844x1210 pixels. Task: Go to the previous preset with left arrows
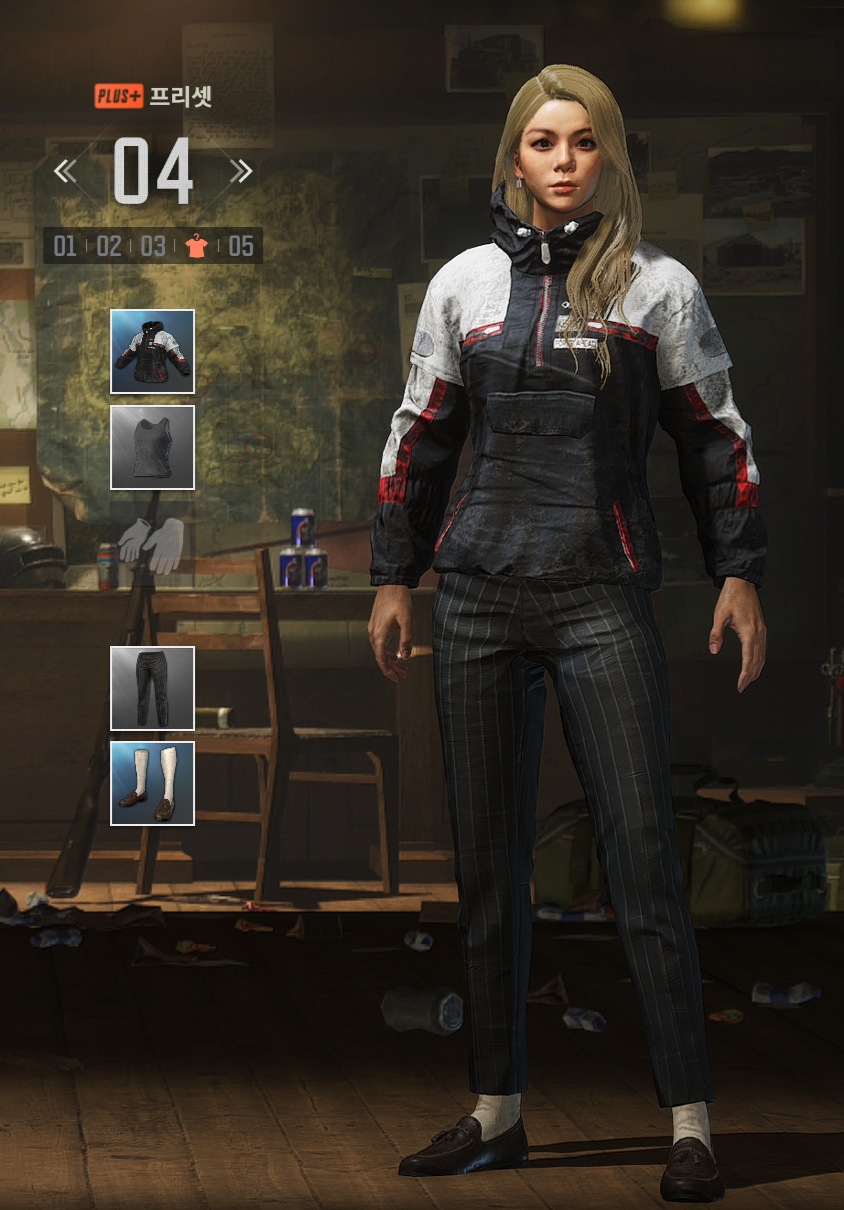pos(65,172)
